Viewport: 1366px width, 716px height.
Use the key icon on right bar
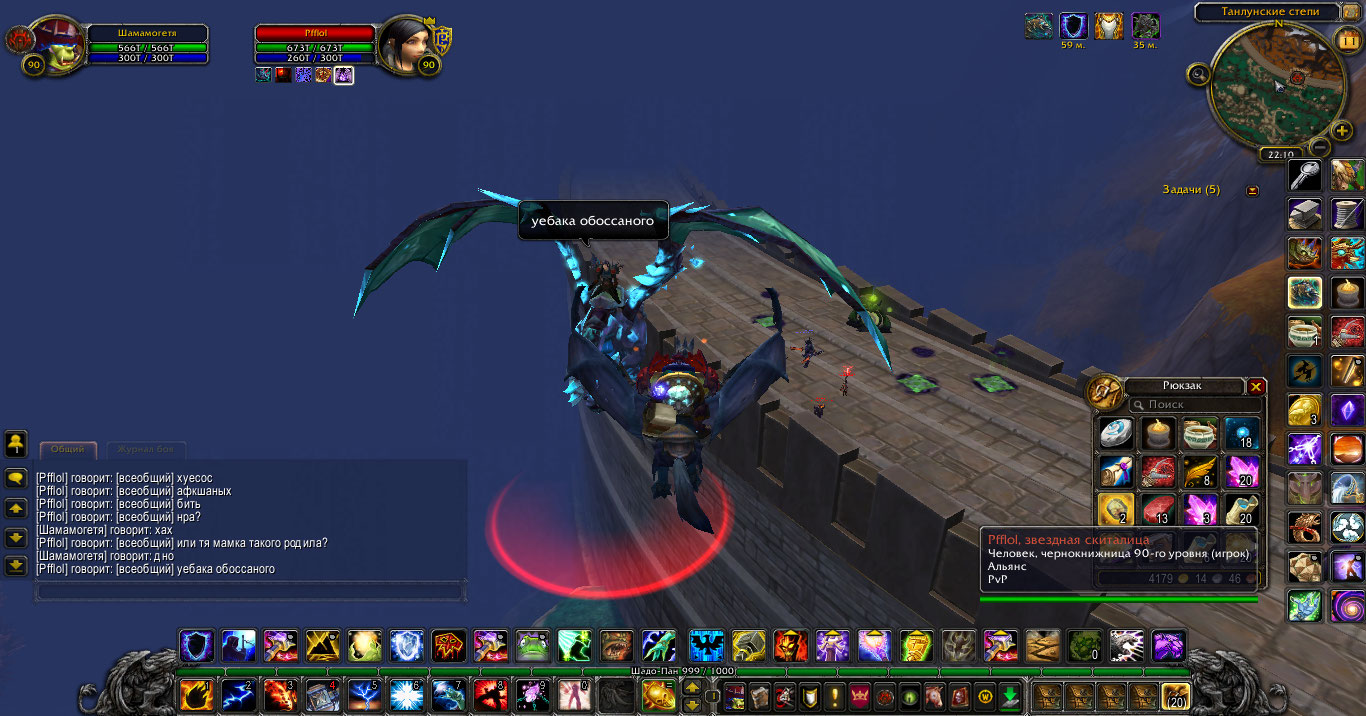1305,176
